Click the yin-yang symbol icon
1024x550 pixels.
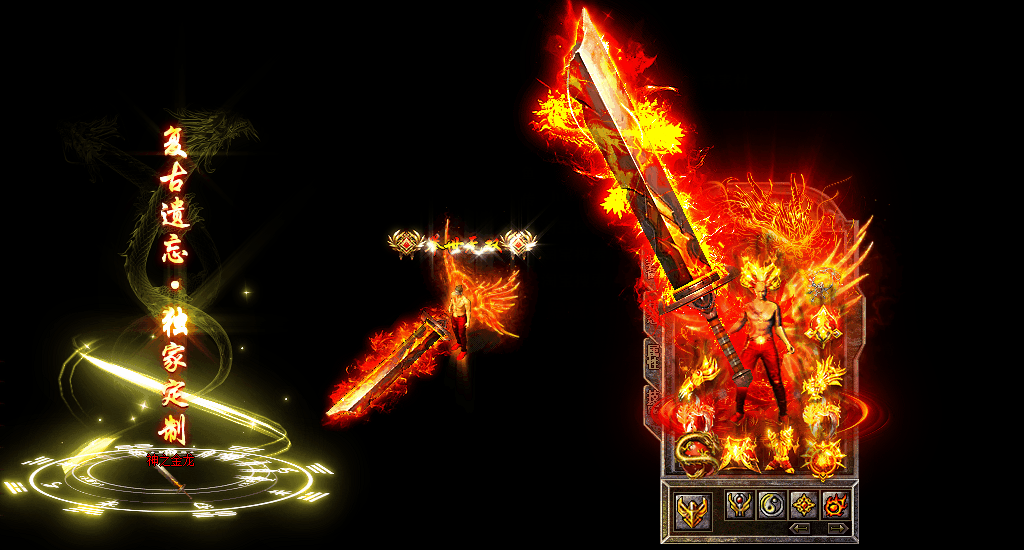[x=772, y=504]
